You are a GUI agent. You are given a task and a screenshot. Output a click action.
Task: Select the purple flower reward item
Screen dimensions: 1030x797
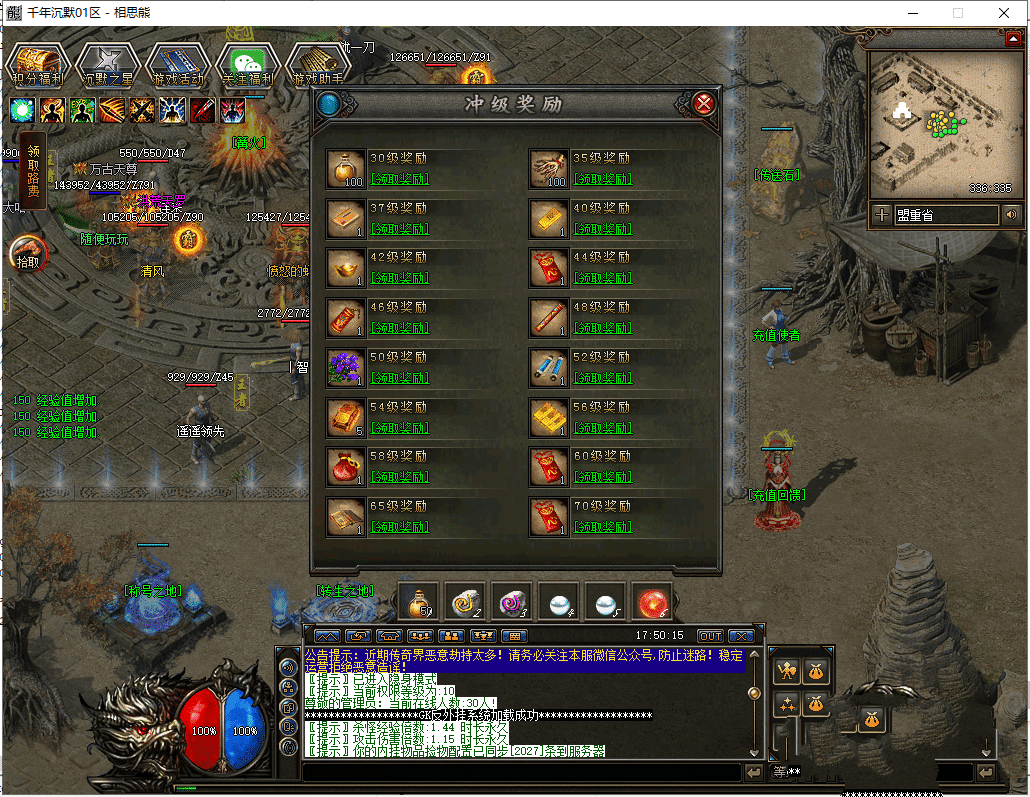[x=345, y=367]
